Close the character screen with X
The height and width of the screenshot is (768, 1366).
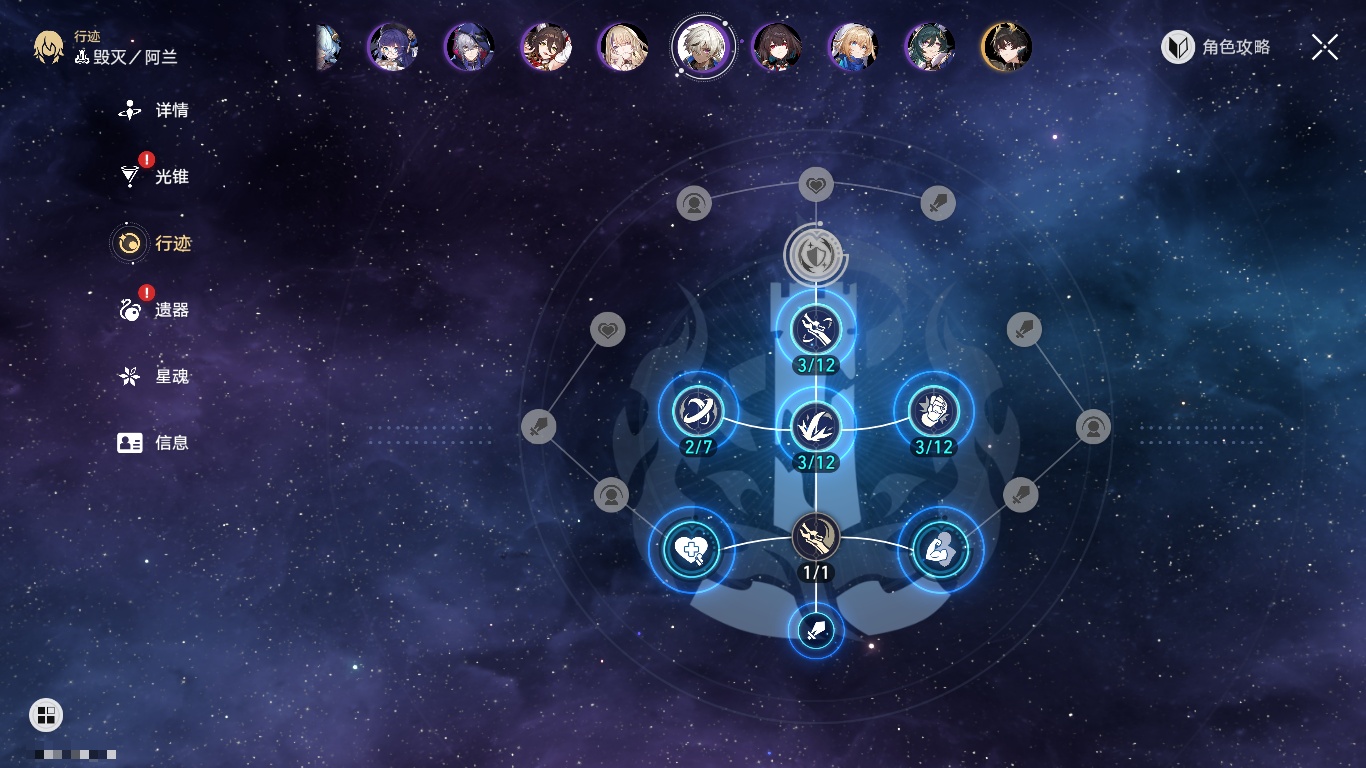click(x=1325, y=47)
